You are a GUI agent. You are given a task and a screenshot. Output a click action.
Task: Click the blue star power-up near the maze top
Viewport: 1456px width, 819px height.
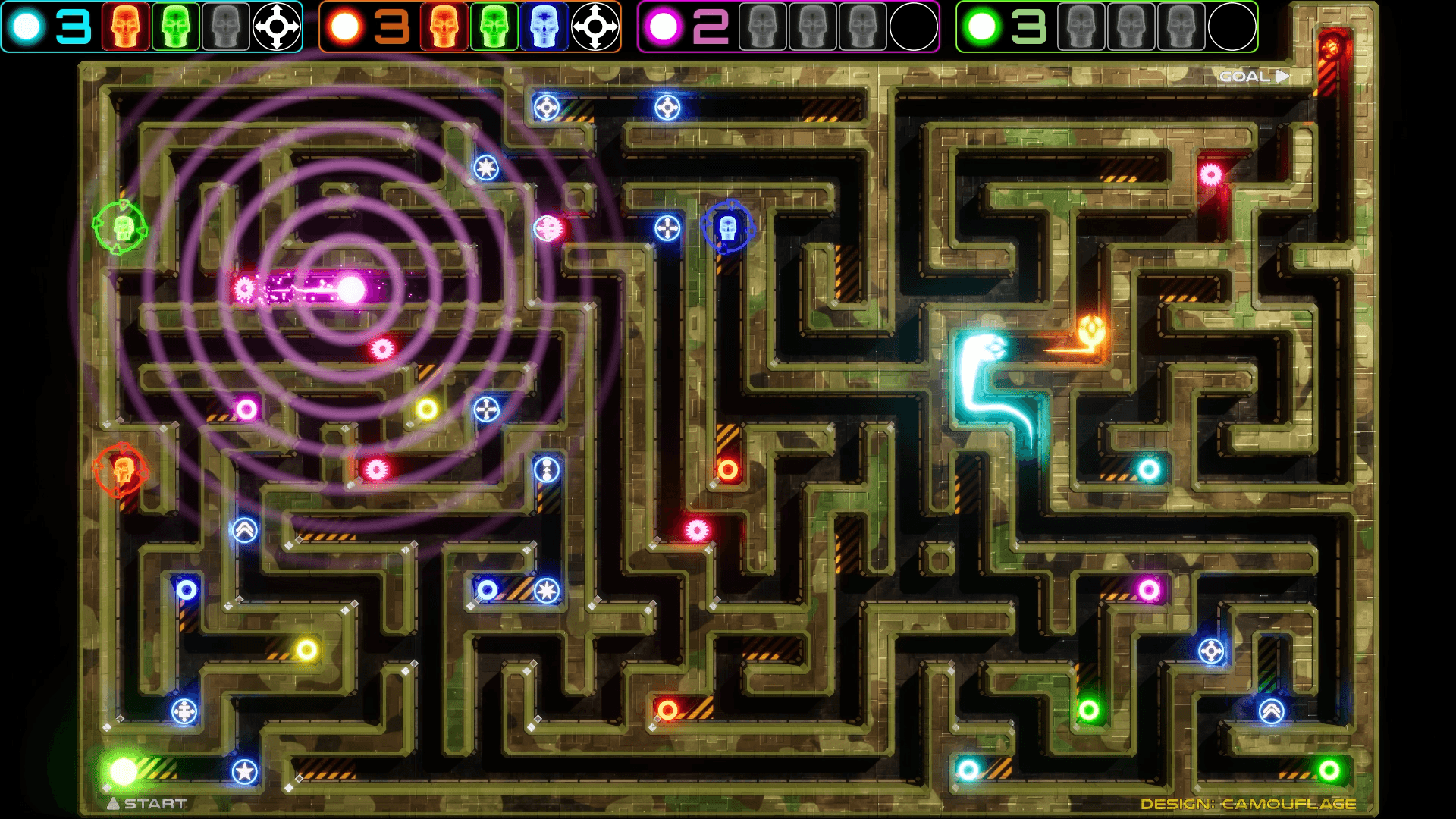(x=484, y=168)
